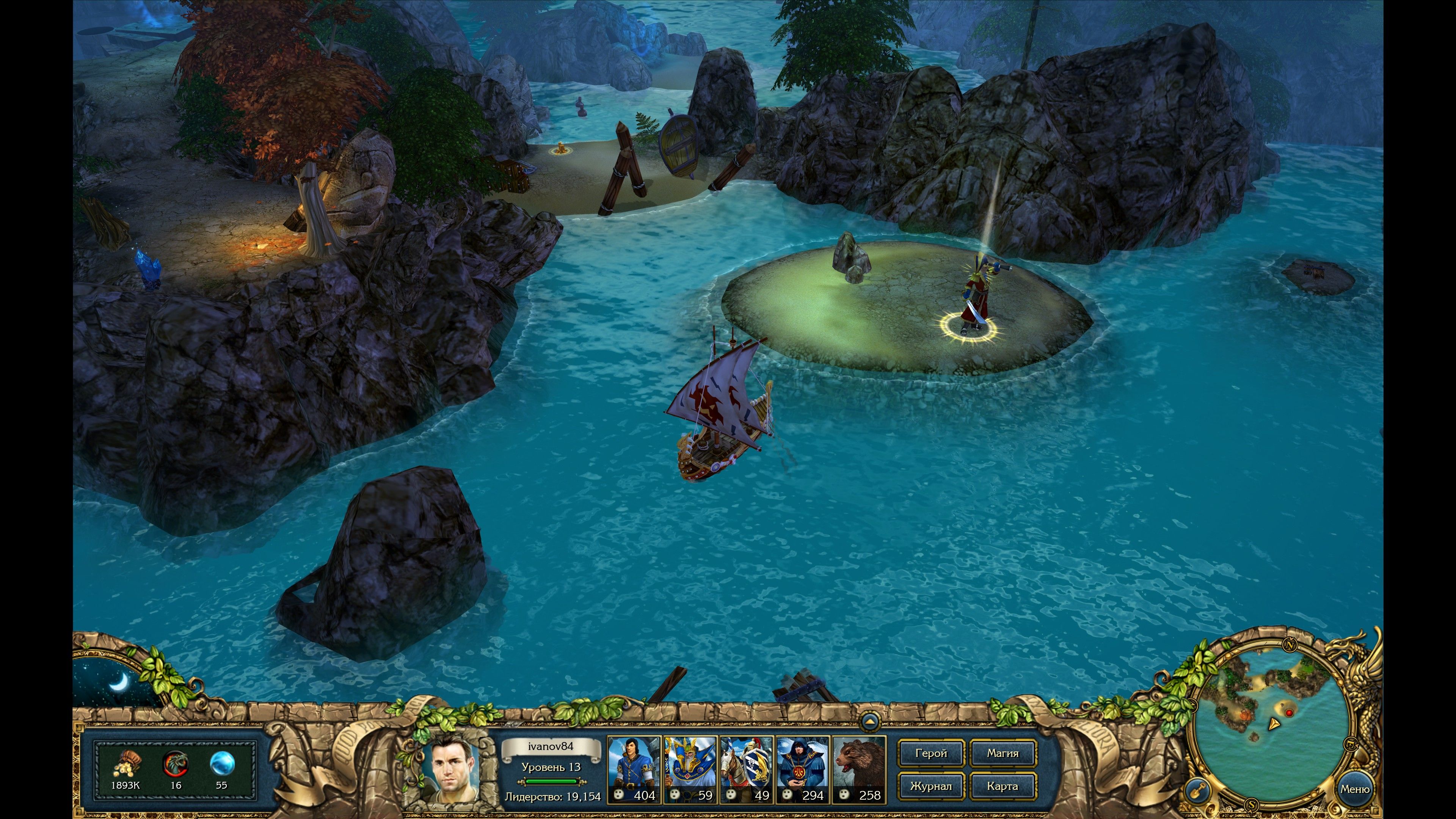Open the Журнал quest journal
The image size is (1456, 819).
click(931, 786)
